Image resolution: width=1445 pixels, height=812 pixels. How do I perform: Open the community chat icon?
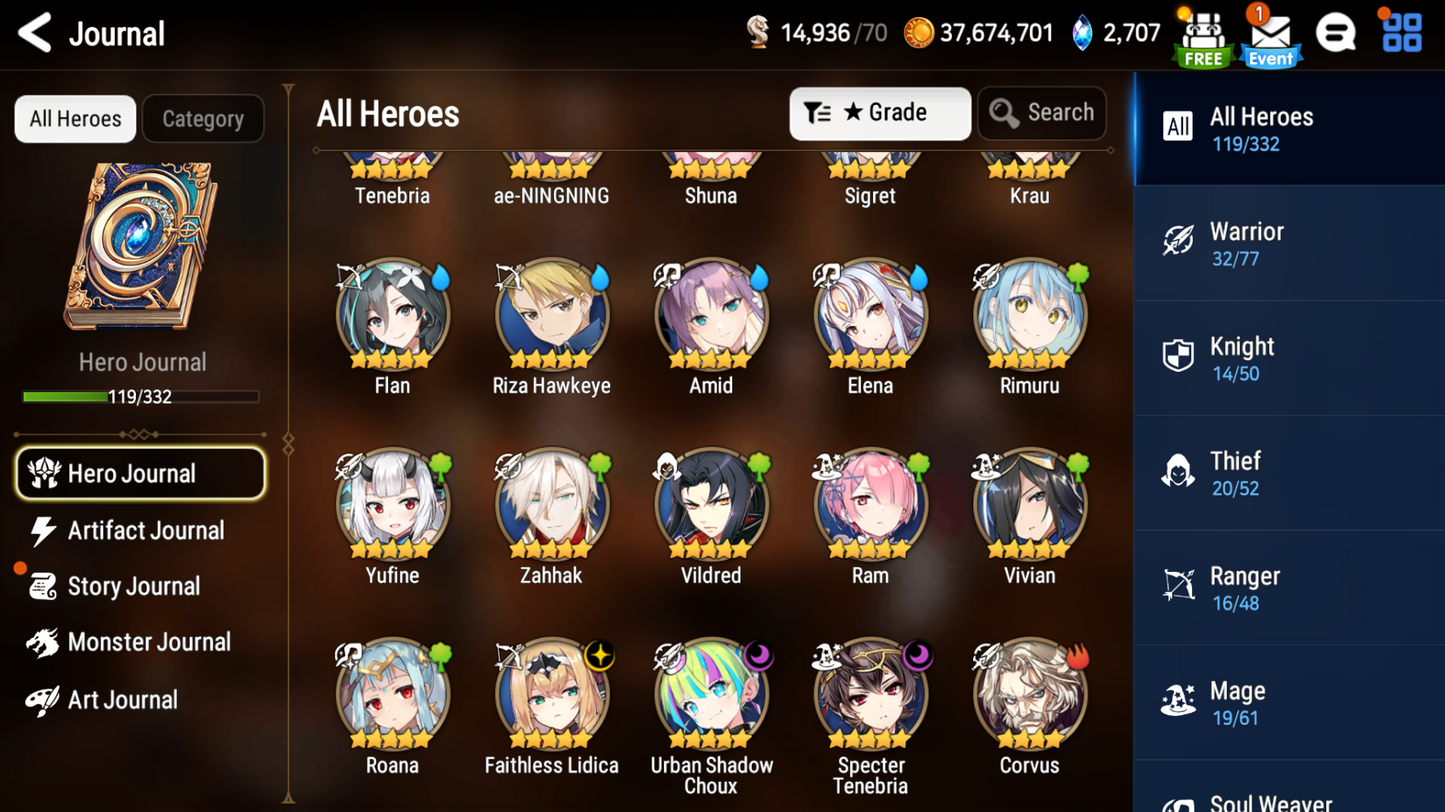click(1337, 32)
